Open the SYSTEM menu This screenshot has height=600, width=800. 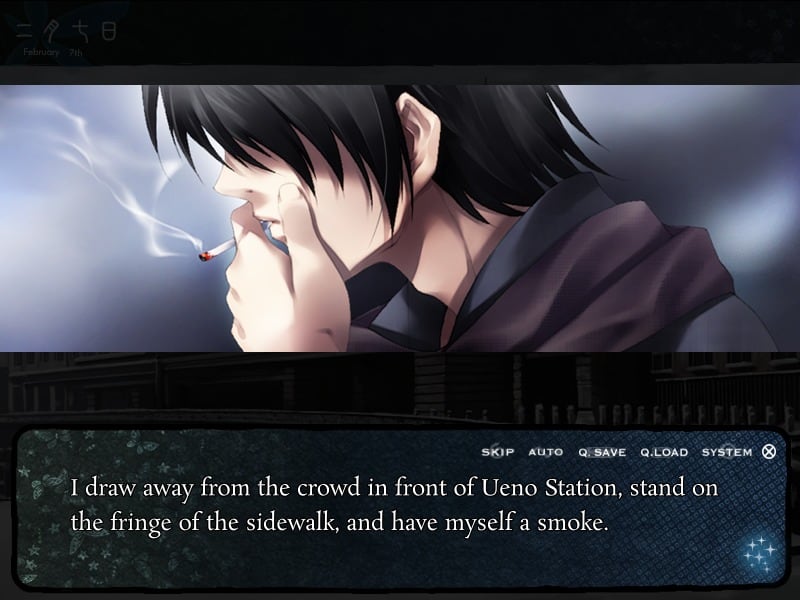727,452
